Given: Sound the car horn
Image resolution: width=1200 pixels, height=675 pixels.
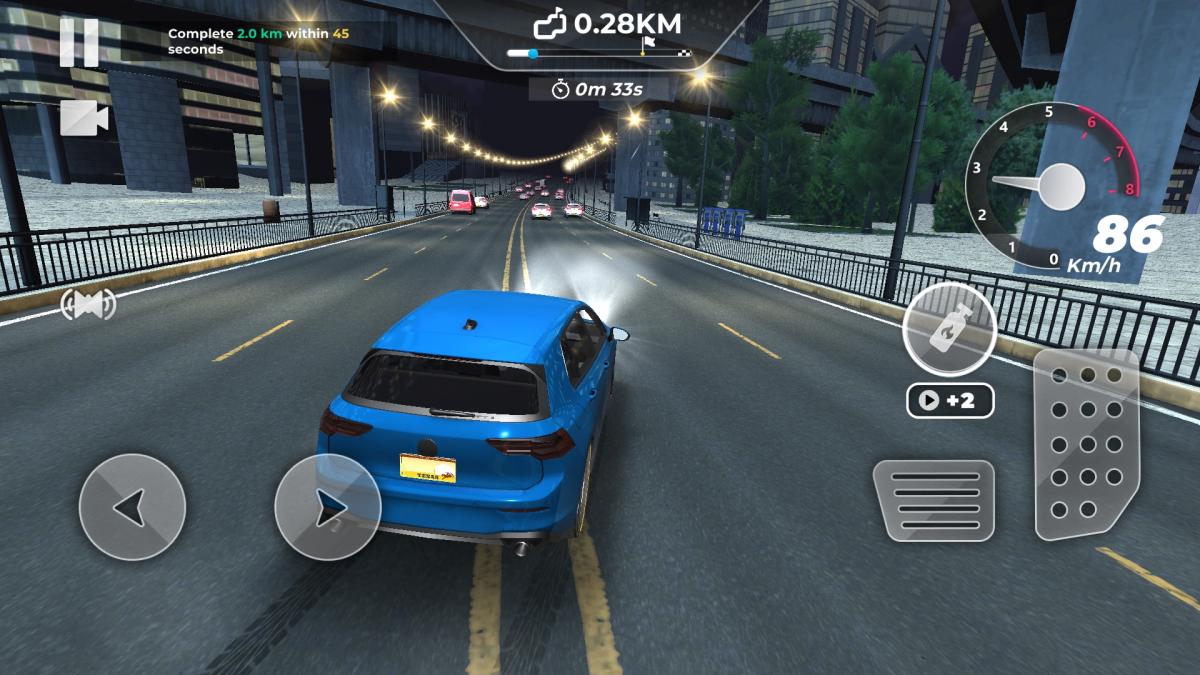Looking at the screenshot, I should pyautogui.click(x=88, y=303).
